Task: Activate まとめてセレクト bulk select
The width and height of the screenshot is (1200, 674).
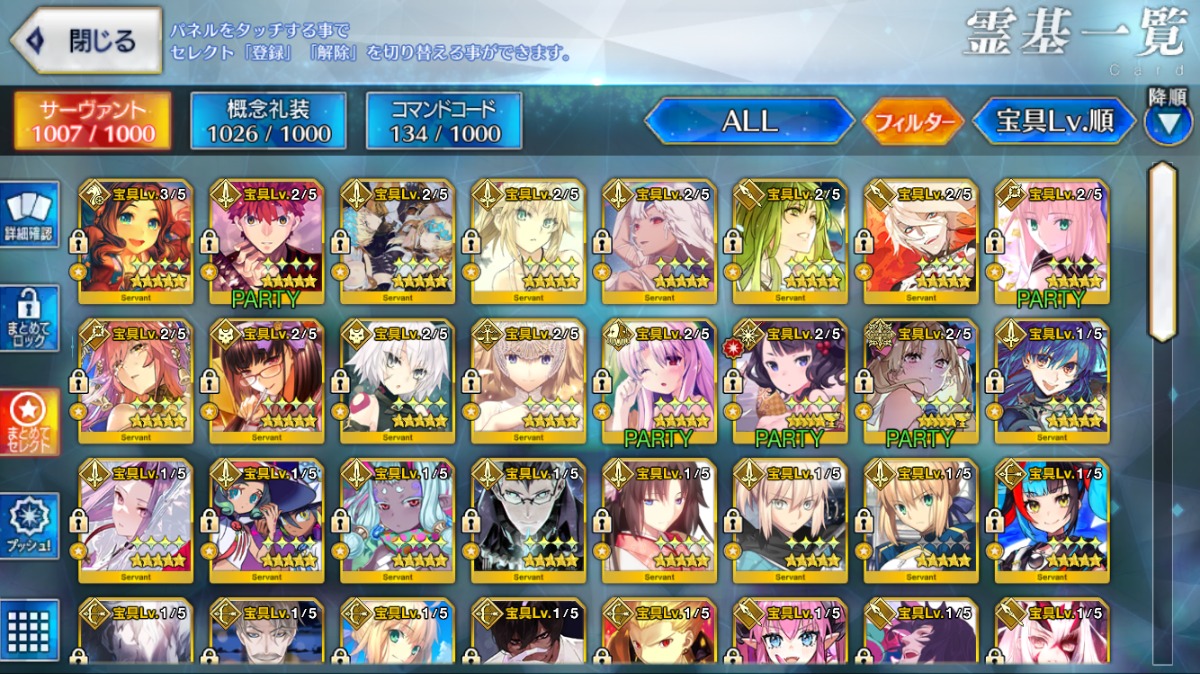Action: (32, 422)
